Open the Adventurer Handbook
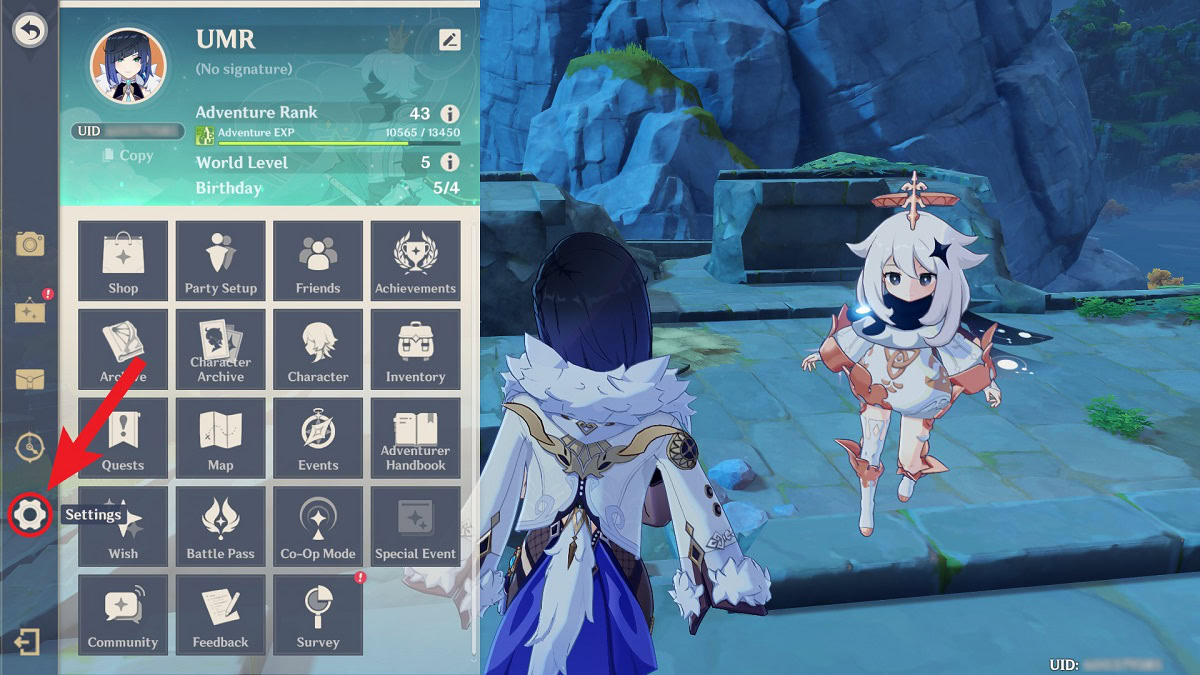 [415, 438]
